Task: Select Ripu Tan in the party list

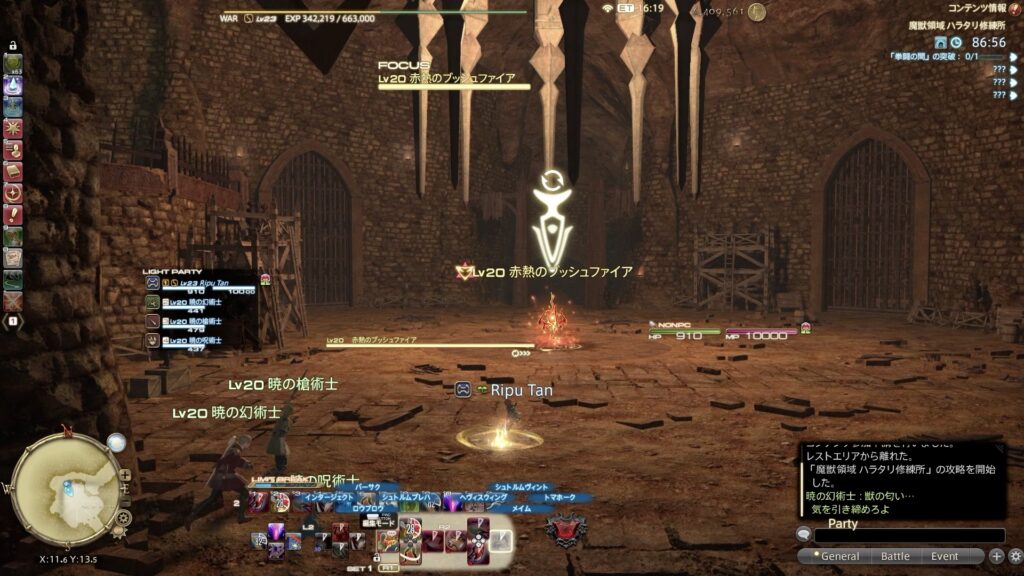Action: tap(200, 283)
